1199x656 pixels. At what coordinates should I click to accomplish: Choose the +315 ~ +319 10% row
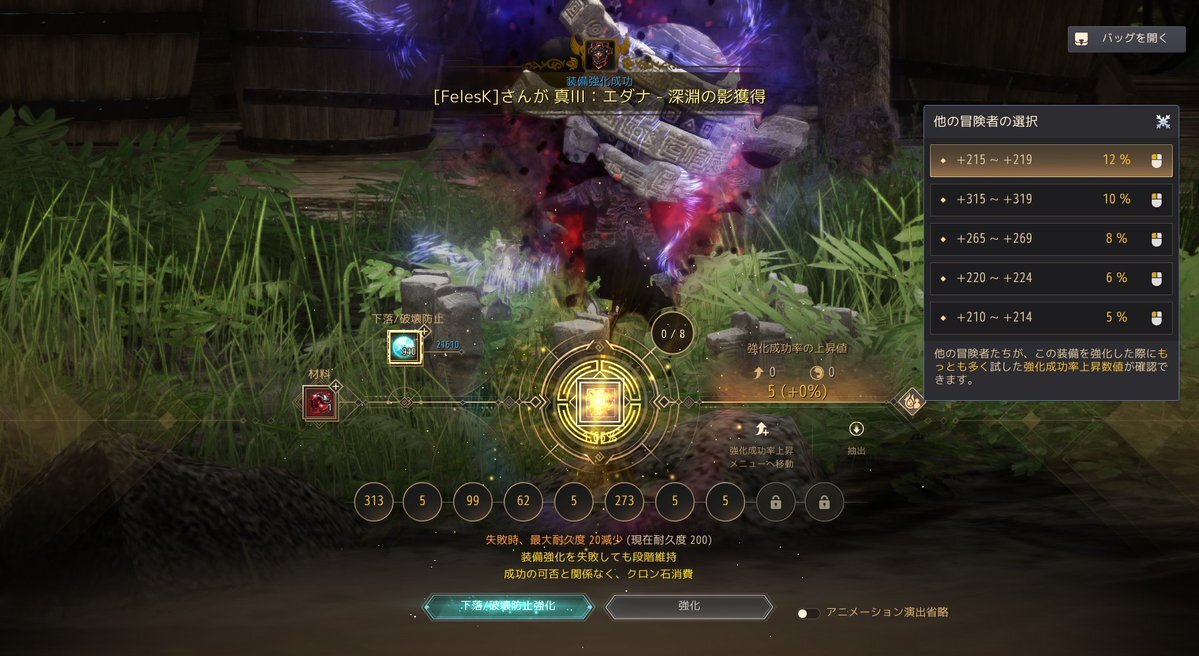[1051, 199]
